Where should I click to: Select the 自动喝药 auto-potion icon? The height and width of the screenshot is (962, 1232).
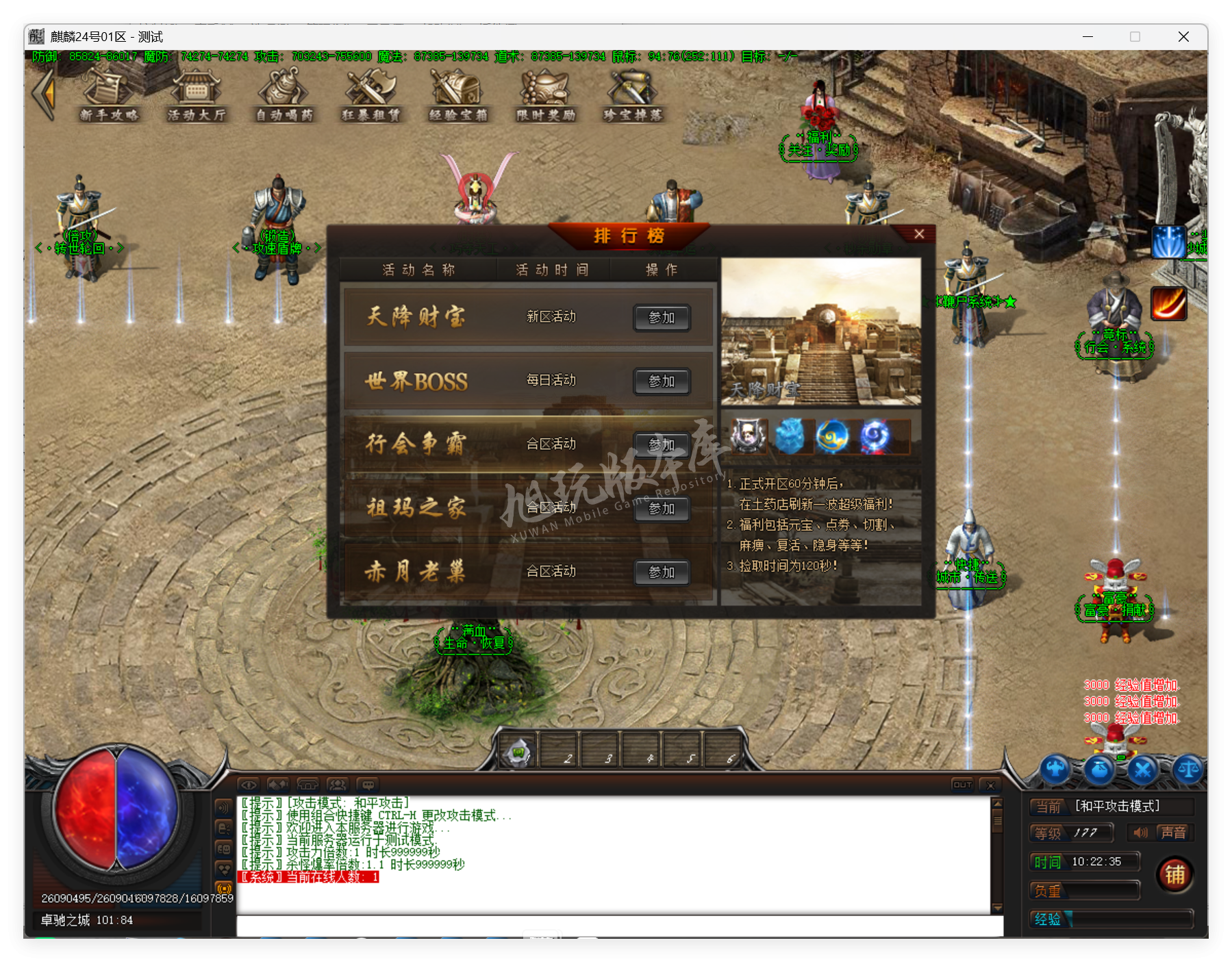tap(284, 96)
